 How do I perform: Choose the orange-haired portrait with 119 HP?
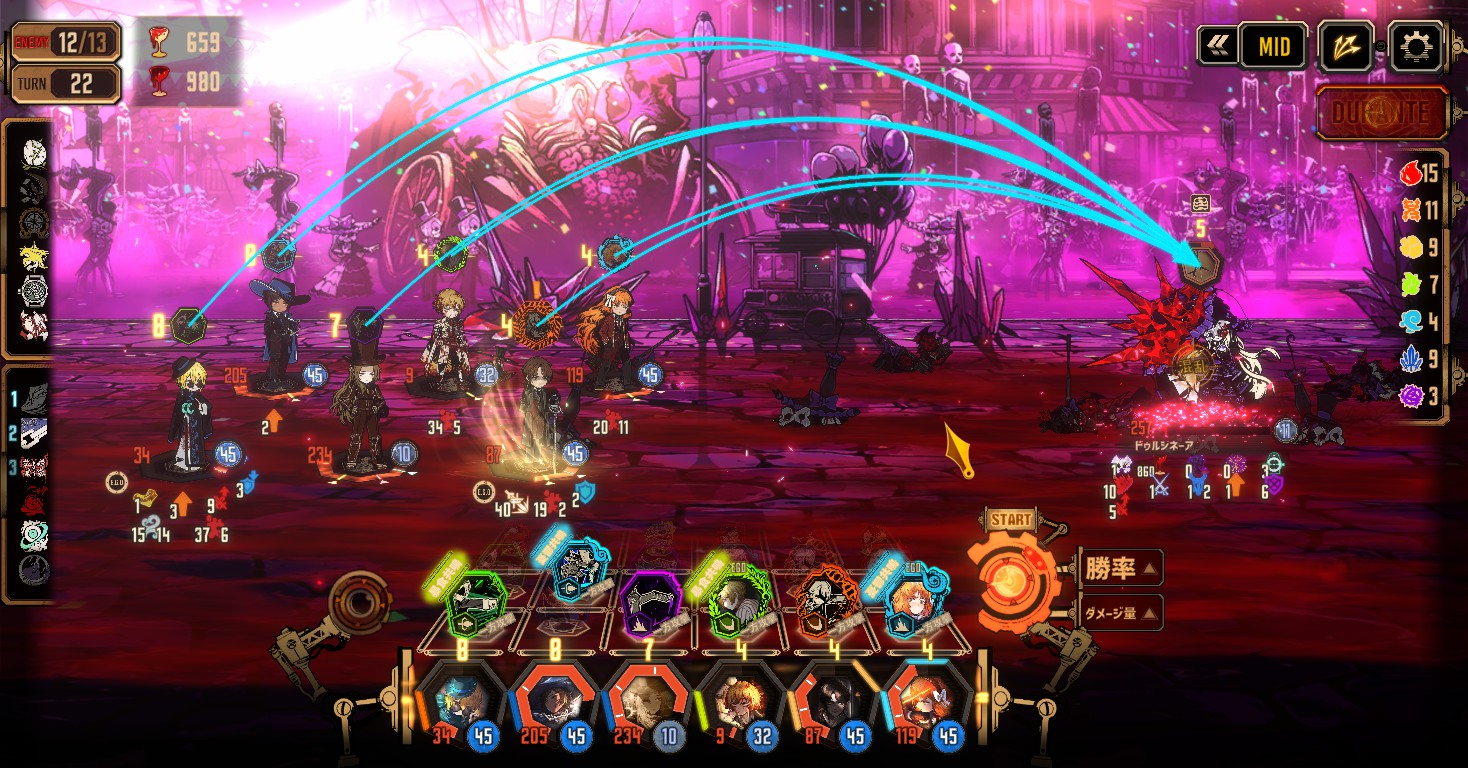point(922,702)
